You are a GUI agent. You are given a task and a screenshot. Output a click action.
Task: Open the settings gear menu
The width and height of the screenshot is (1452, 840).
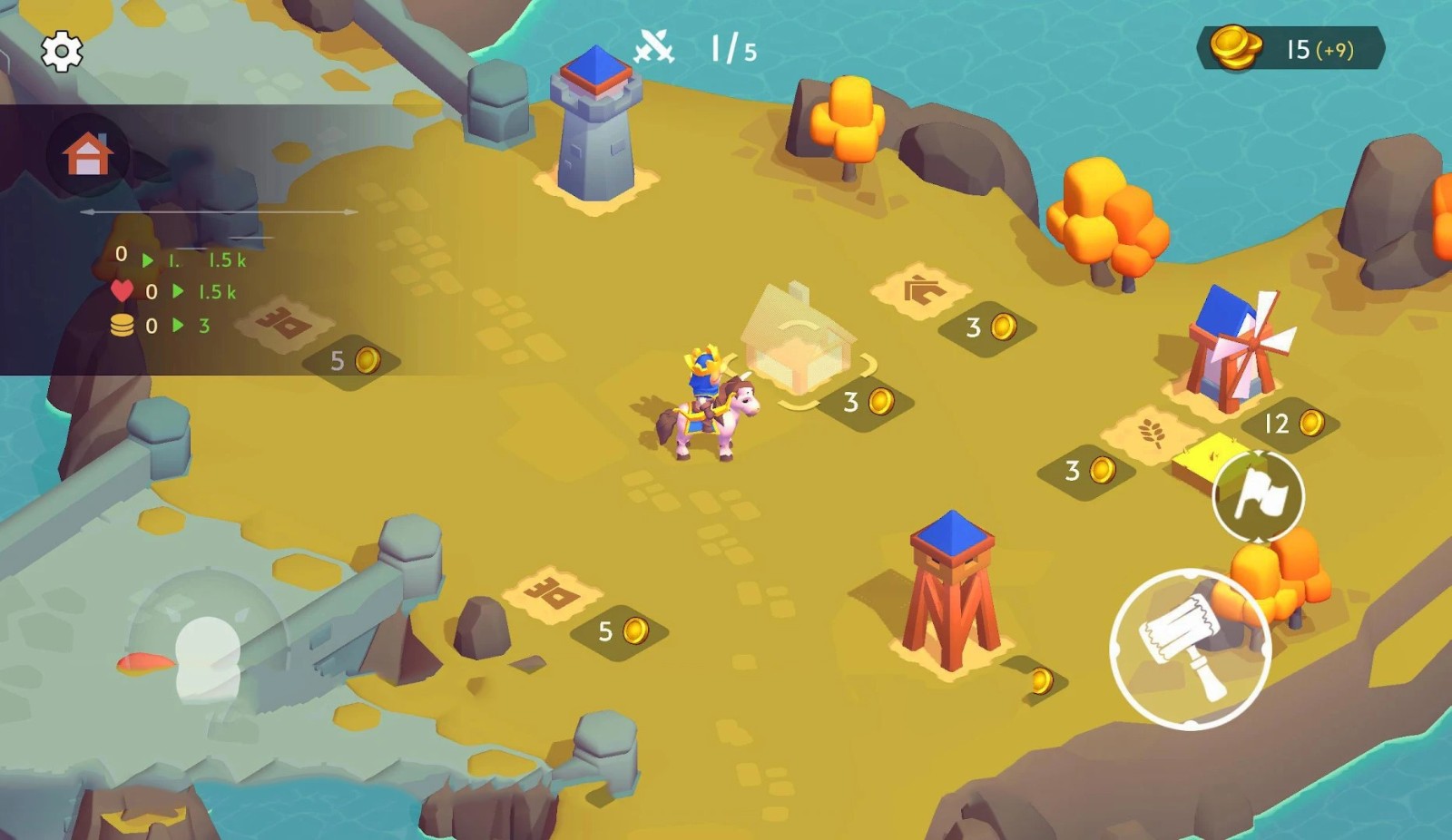pos(62,51)
